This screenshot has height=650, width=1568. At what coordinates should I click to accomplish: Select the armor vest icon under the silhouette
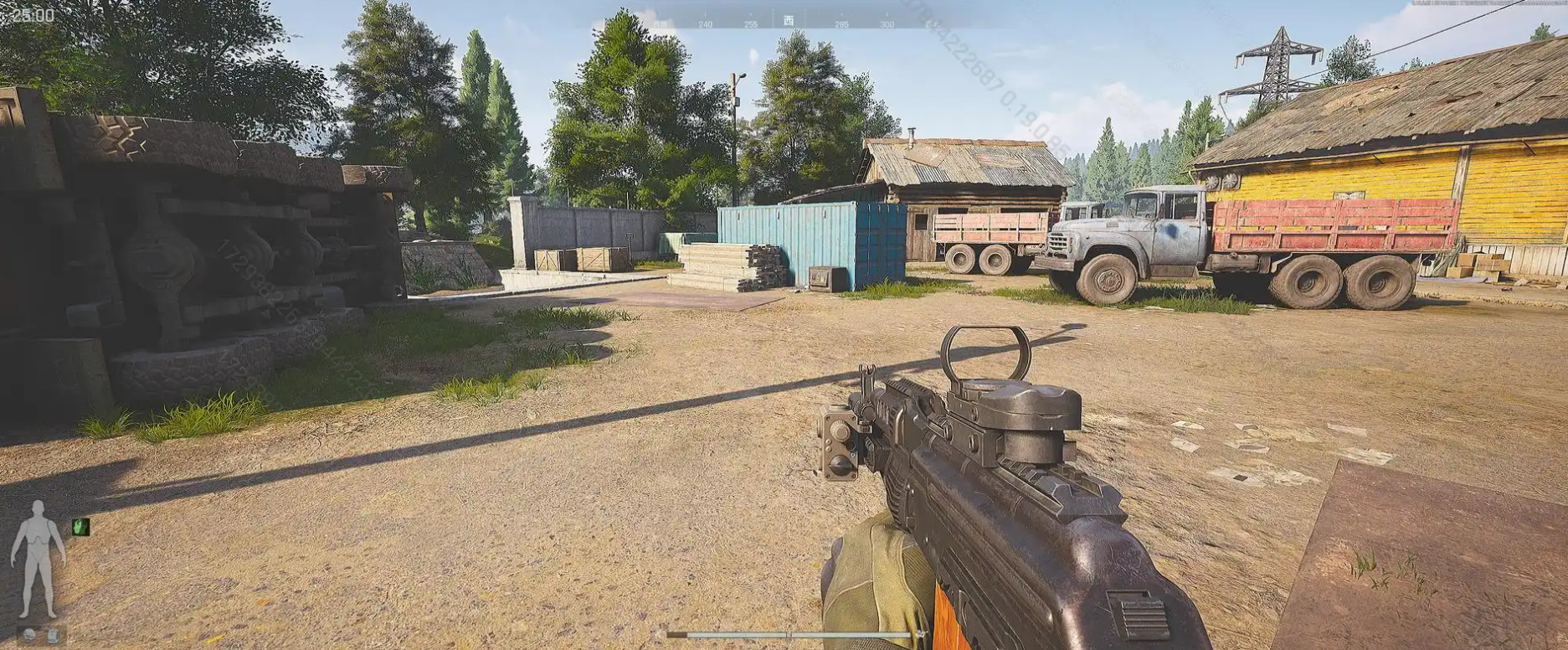click(x=52, y=635)
